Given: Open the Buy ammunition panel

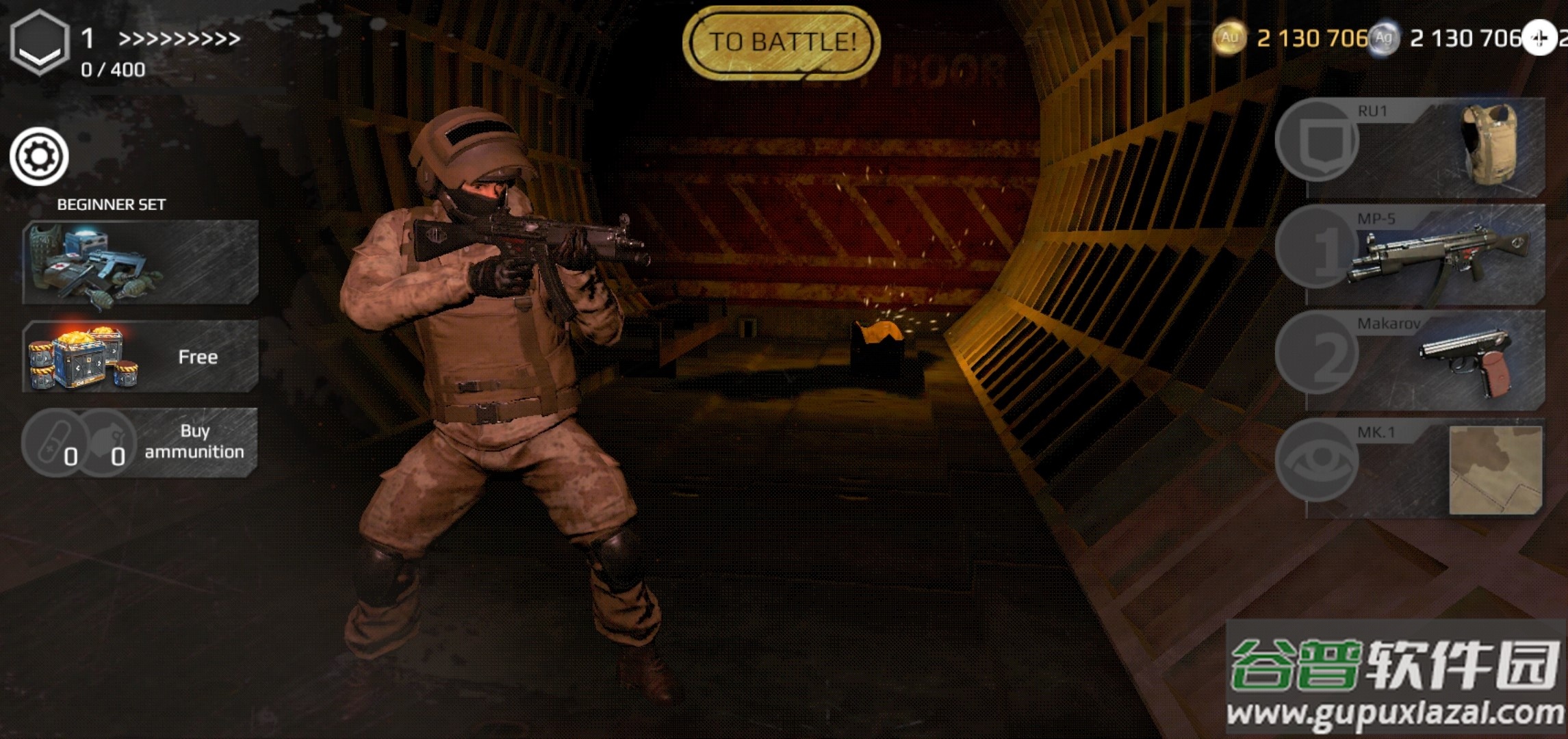Looking at the screenshot, I should 140,442.
